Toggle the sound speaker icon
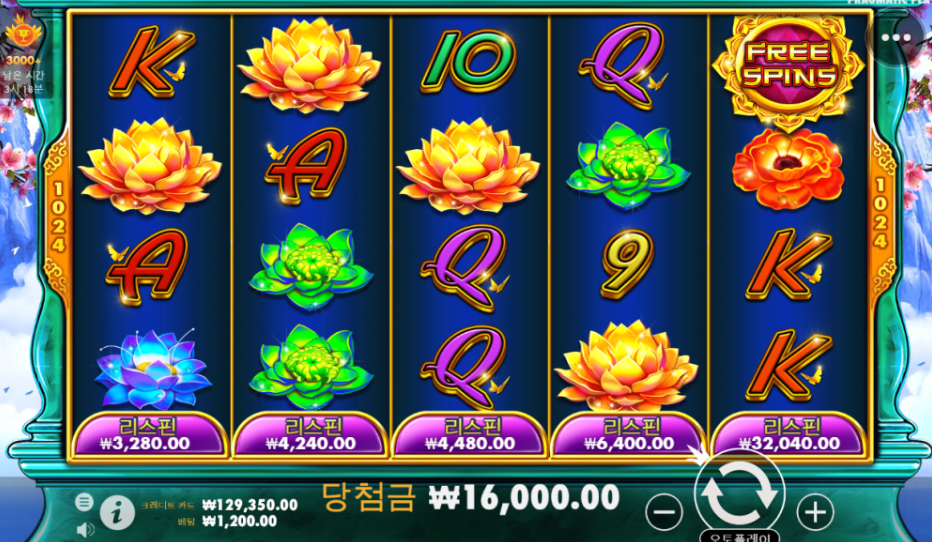 [x=85, y=528]
